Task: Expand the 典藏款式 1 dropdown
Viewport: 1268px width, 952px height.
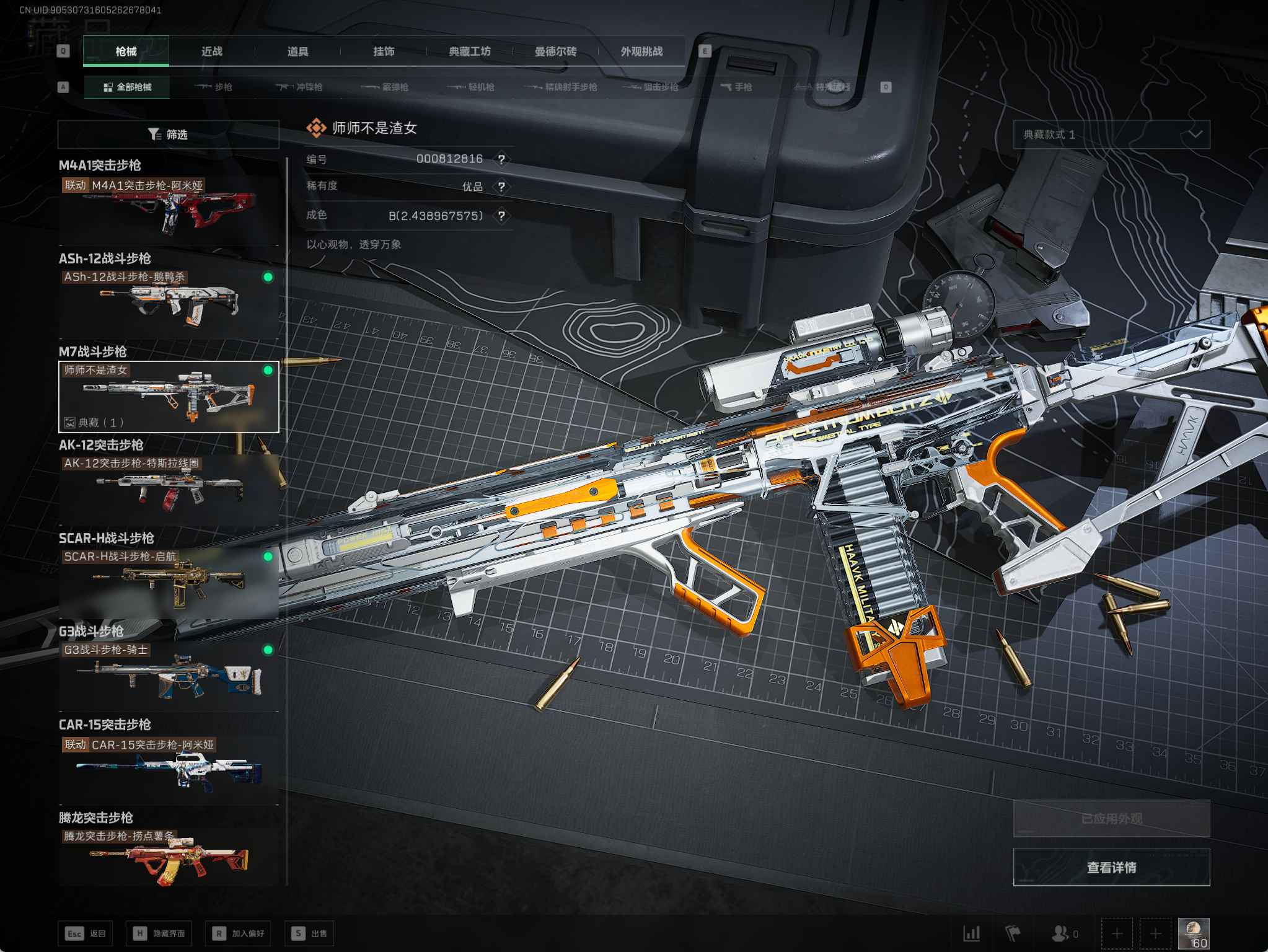Action: coord(1111,134)
